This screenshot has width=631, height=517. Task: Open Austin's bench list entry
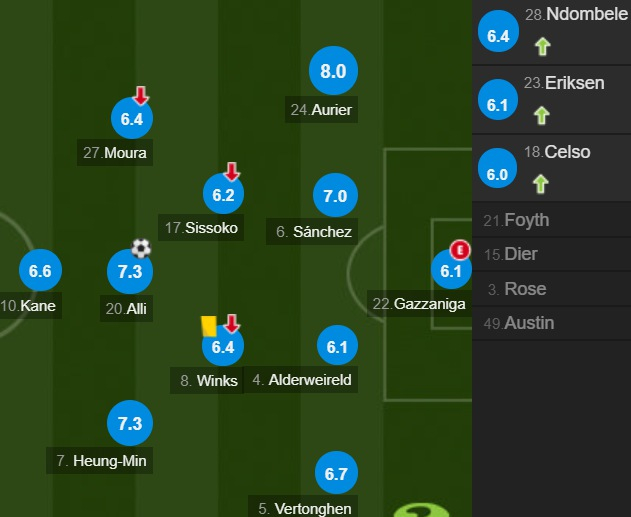click(551, 323)
